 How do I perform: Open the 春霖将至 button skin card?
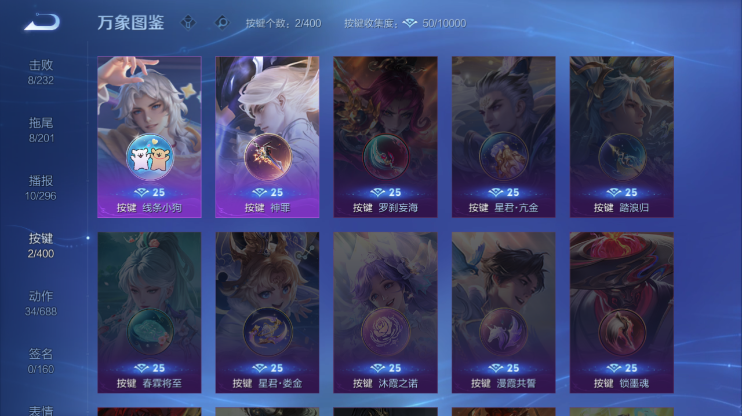tap(149, 311)
